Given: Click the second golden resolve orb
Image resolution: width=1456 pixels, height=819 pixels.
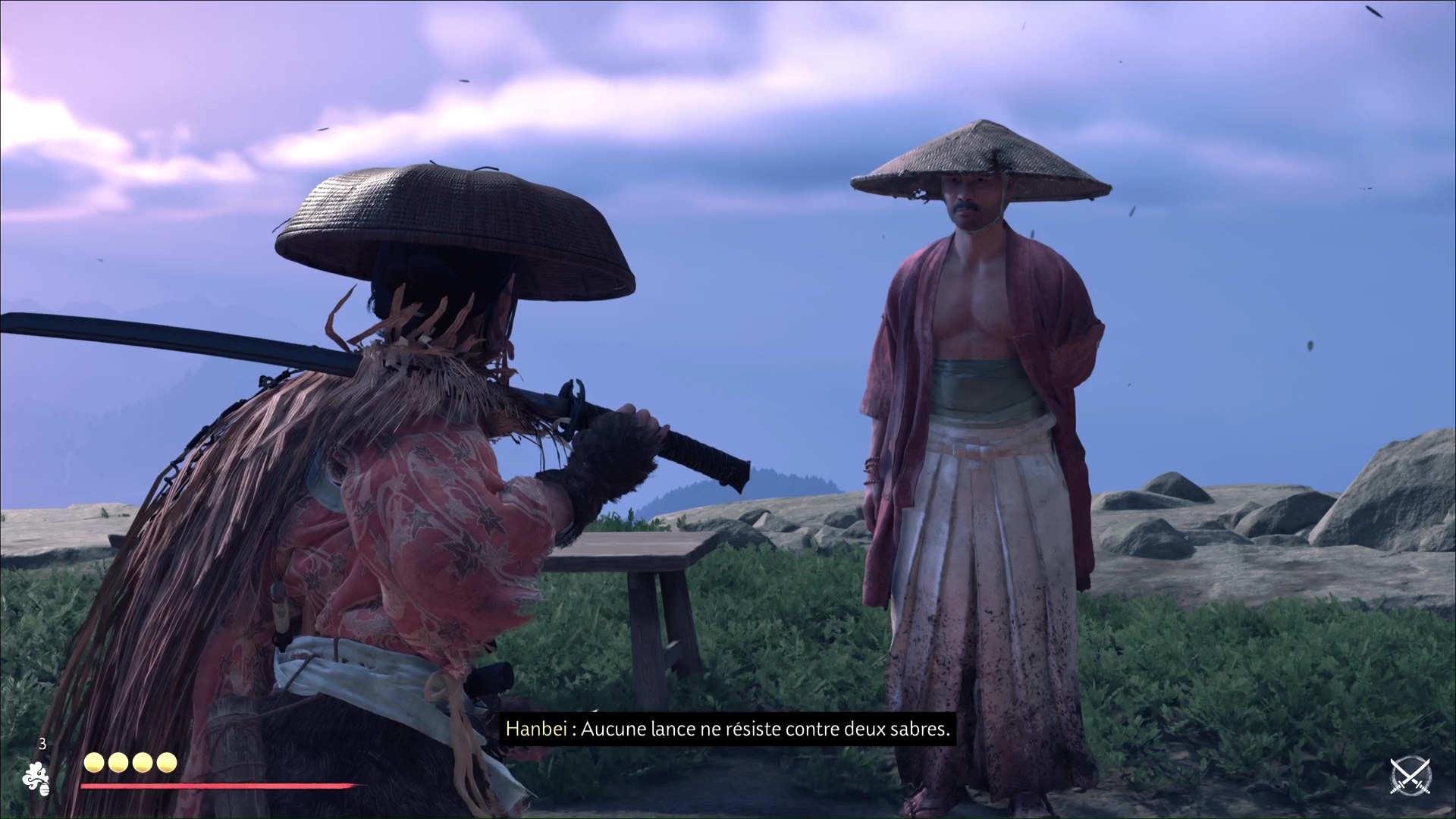Looking at the screenshot, I should tap(117, 763).
